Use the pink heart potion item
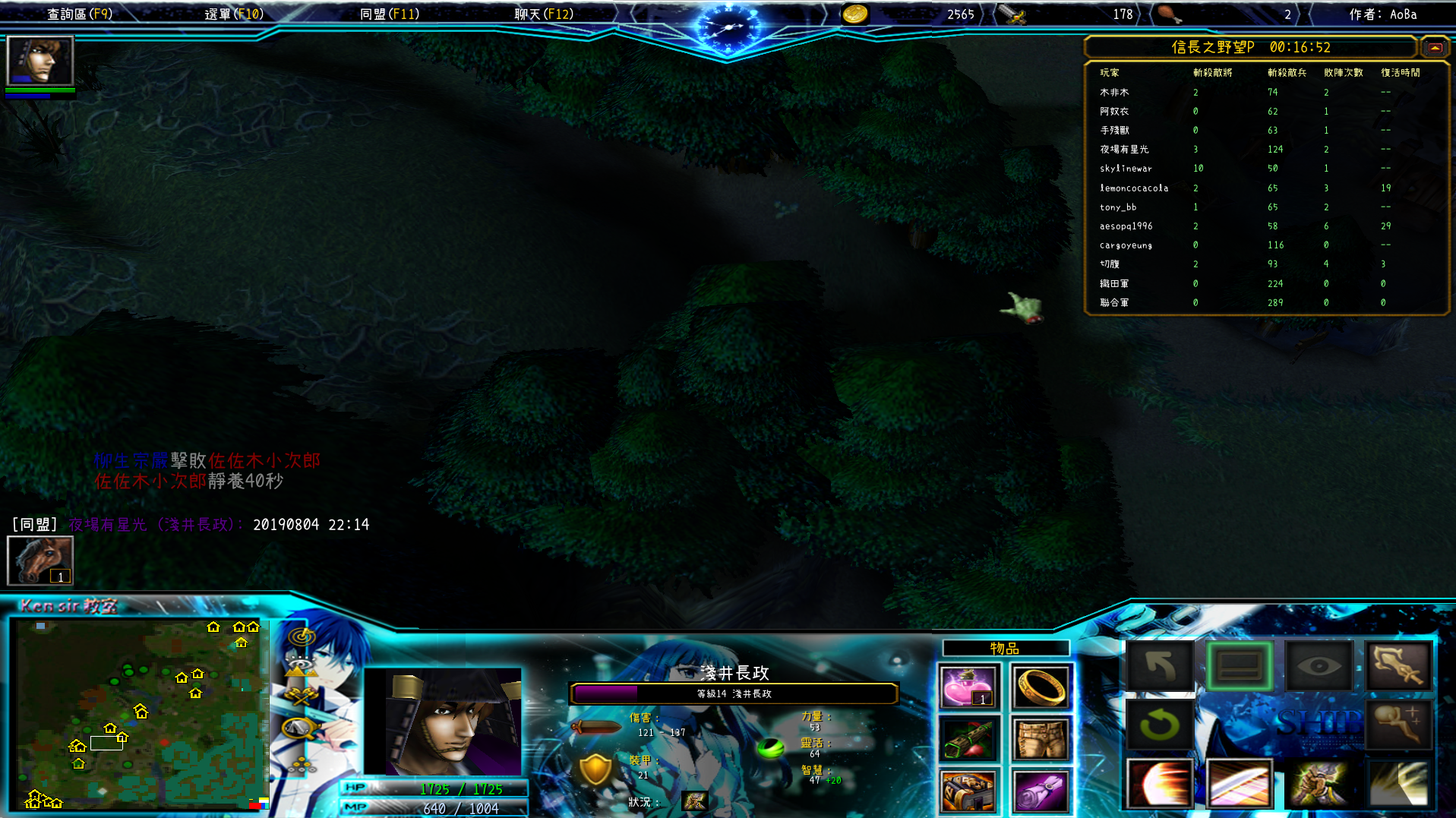Image resolution: width=1456 pixels, height=818 pixels. pos(968,687)
